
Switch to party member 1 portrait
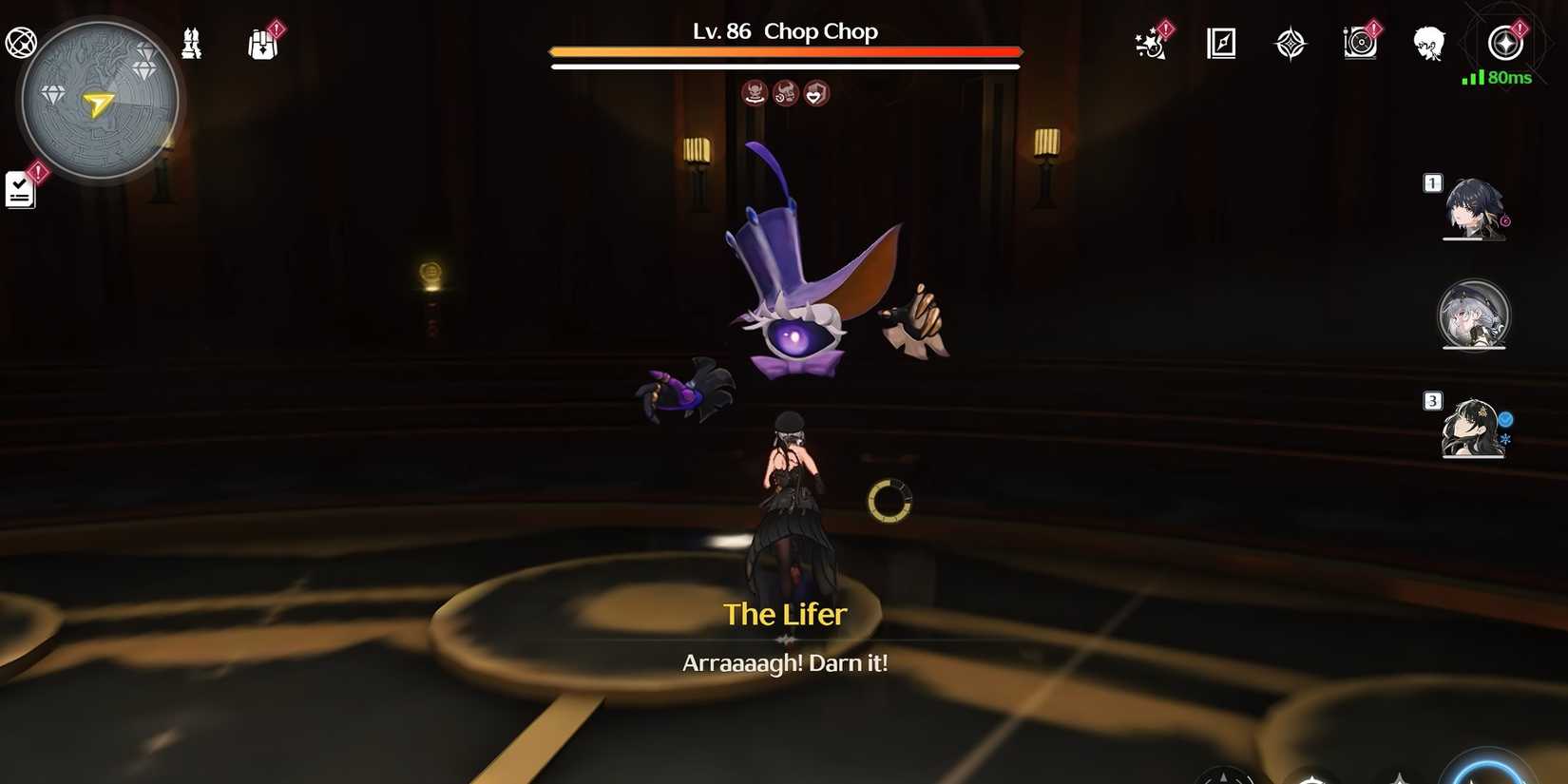point(1474,209)
